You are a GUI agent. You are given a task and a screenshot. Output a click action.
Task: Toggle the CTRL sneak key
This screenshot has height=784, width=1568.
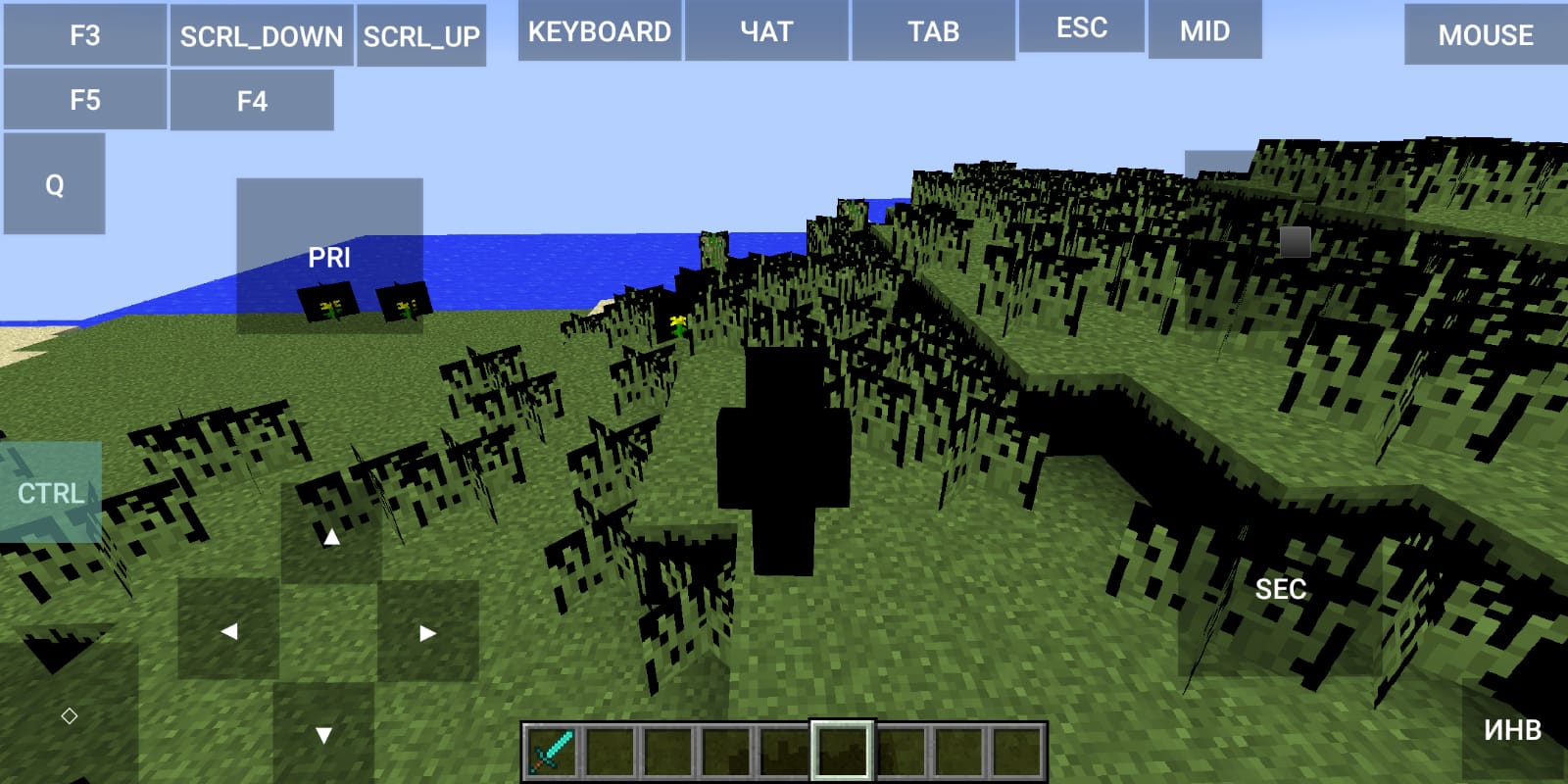pos(49,494)
